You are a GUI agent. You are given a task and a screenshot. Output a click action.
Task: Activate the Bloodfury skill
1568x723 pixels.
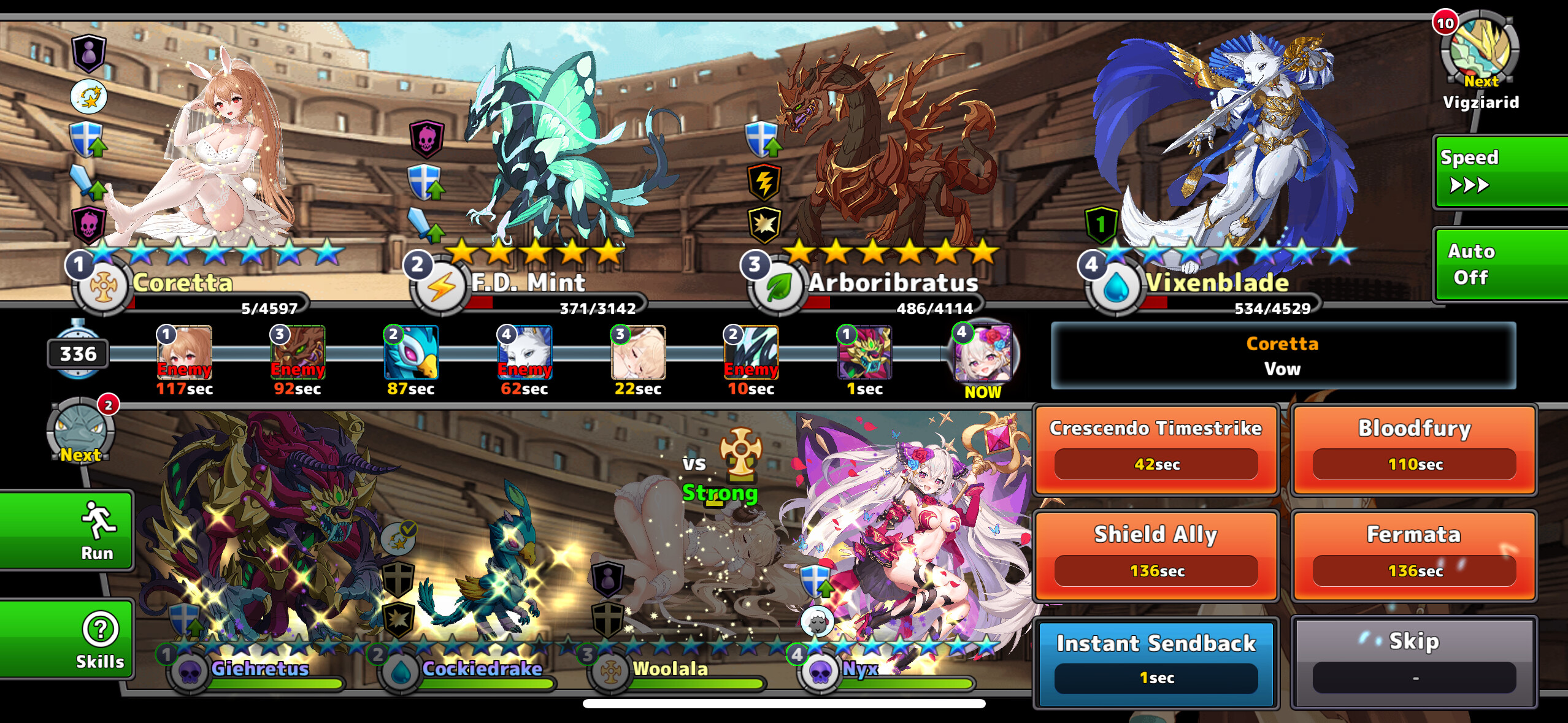[x=1414, y=449]
